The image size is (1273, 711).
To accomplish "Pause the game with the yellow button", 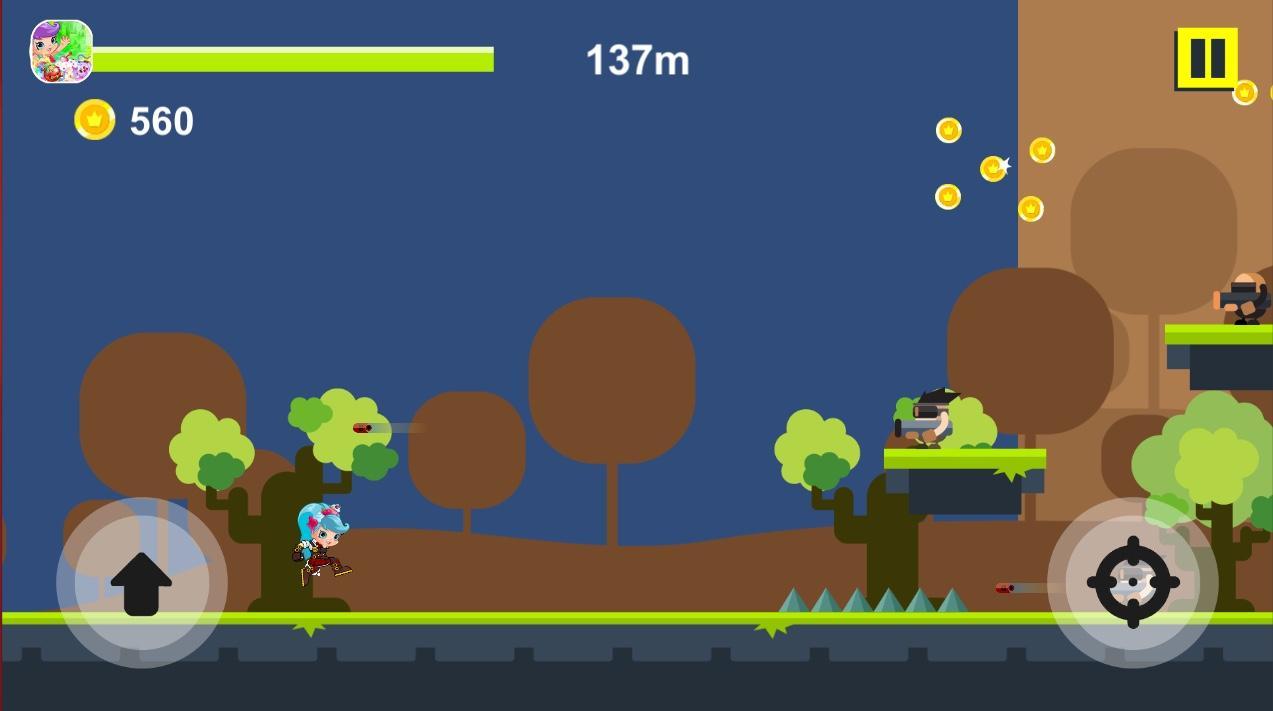I will [x=1207, y=58].
